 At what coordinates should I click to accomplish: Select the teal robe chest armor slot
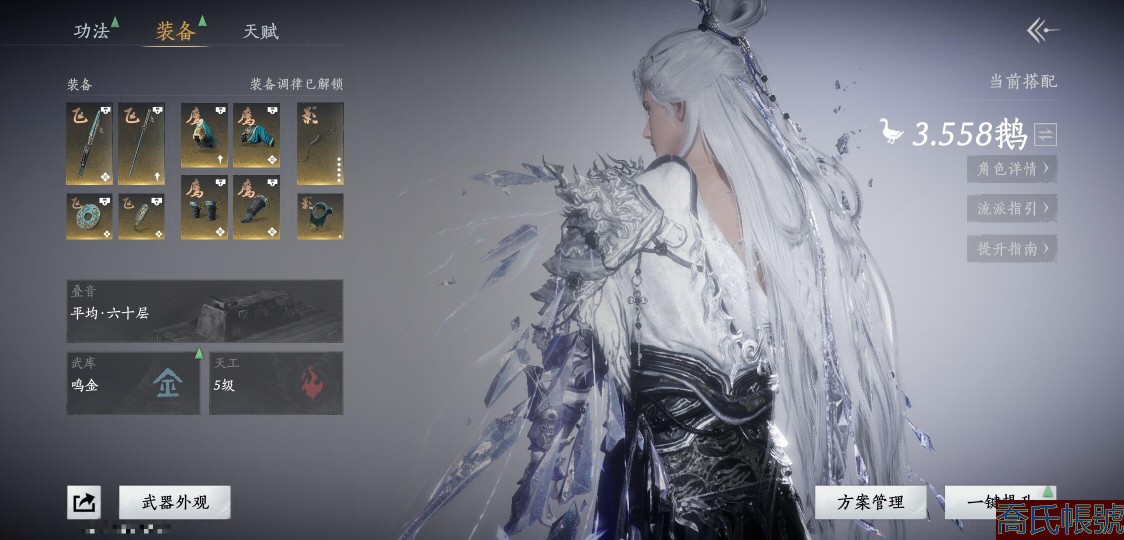256,134
